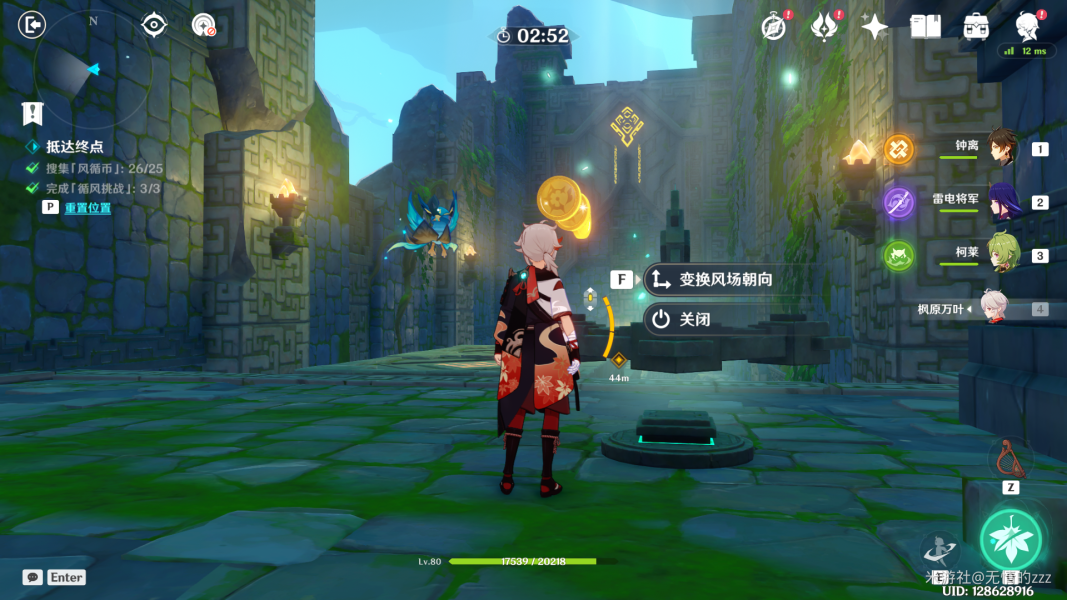
Task: Switch to party member 雷电将军
Action: [x=1003, y=202]
